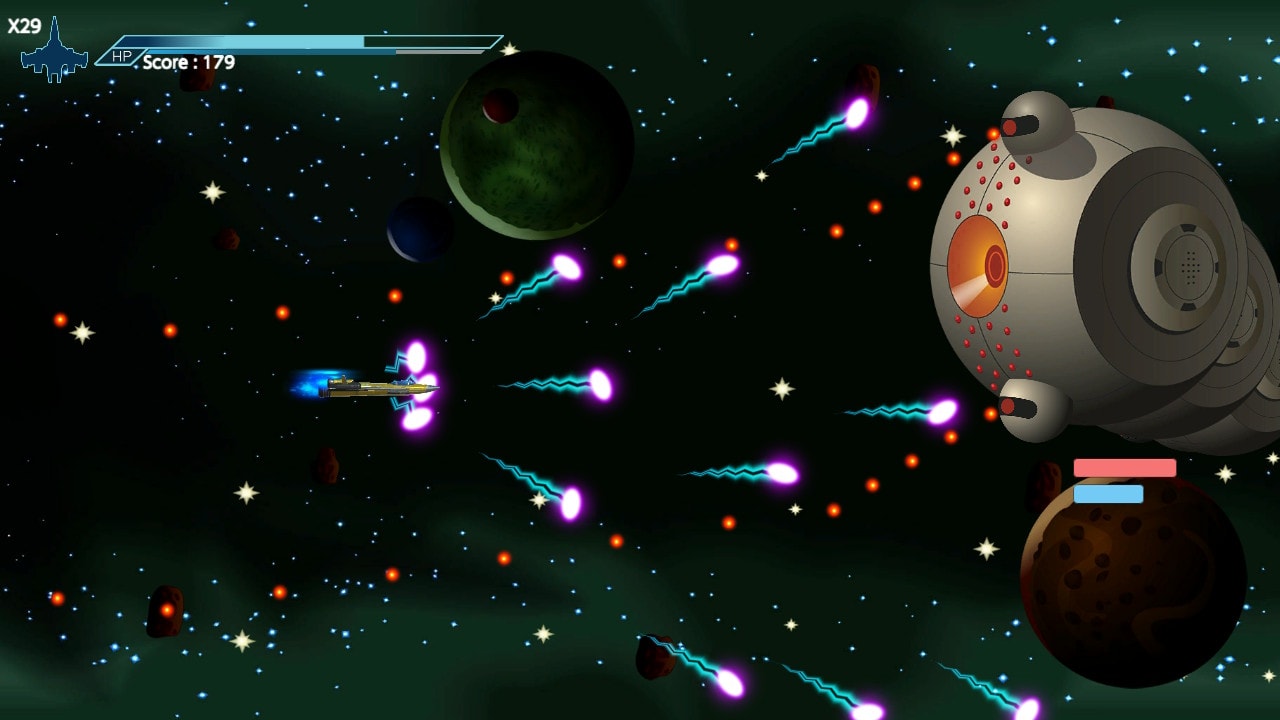Select the HP label on the health bar
1280x720 pixels.
click(x=120, y=58)
